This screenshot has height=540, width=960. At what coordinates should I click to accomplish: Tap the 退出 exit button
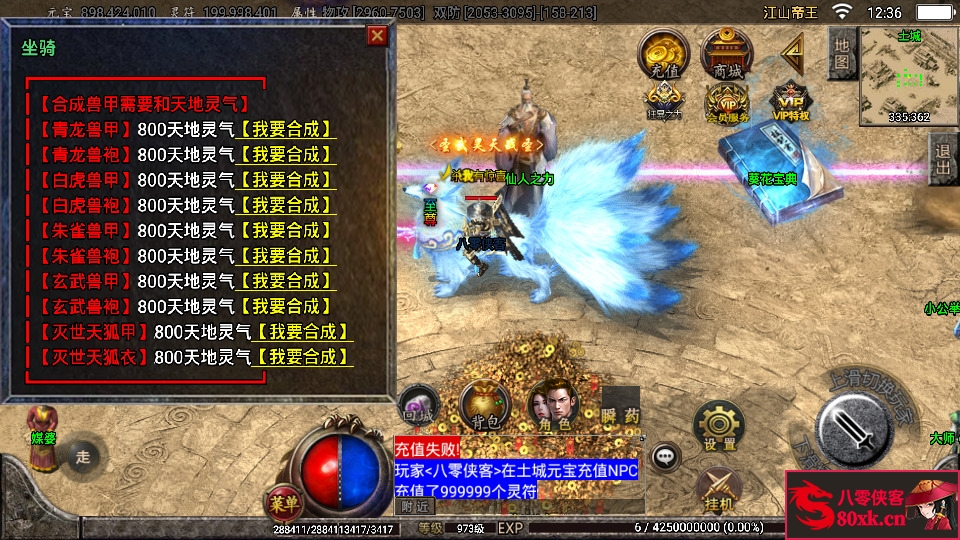coord(943,159)
